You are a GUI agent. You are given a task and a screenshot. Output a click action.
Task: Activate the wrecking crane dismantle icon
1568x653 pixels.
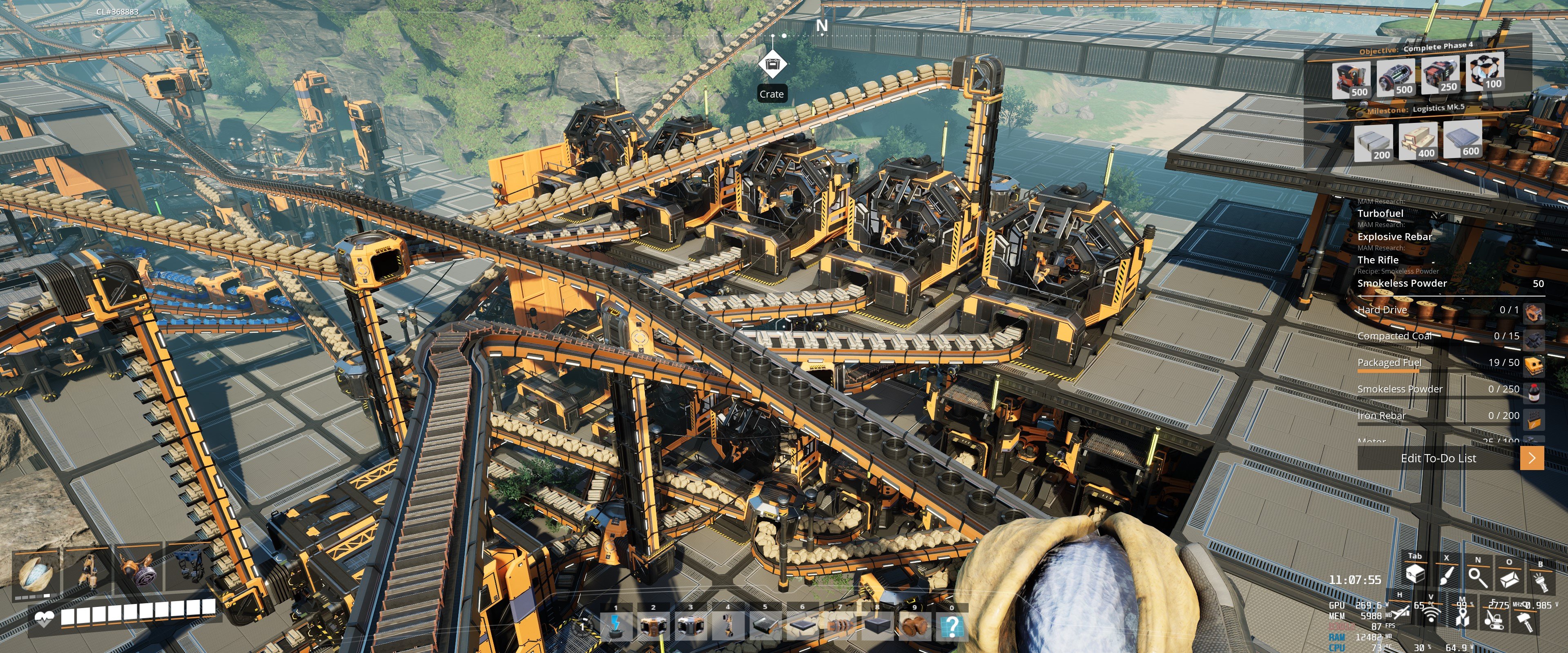pos(1494,620)
